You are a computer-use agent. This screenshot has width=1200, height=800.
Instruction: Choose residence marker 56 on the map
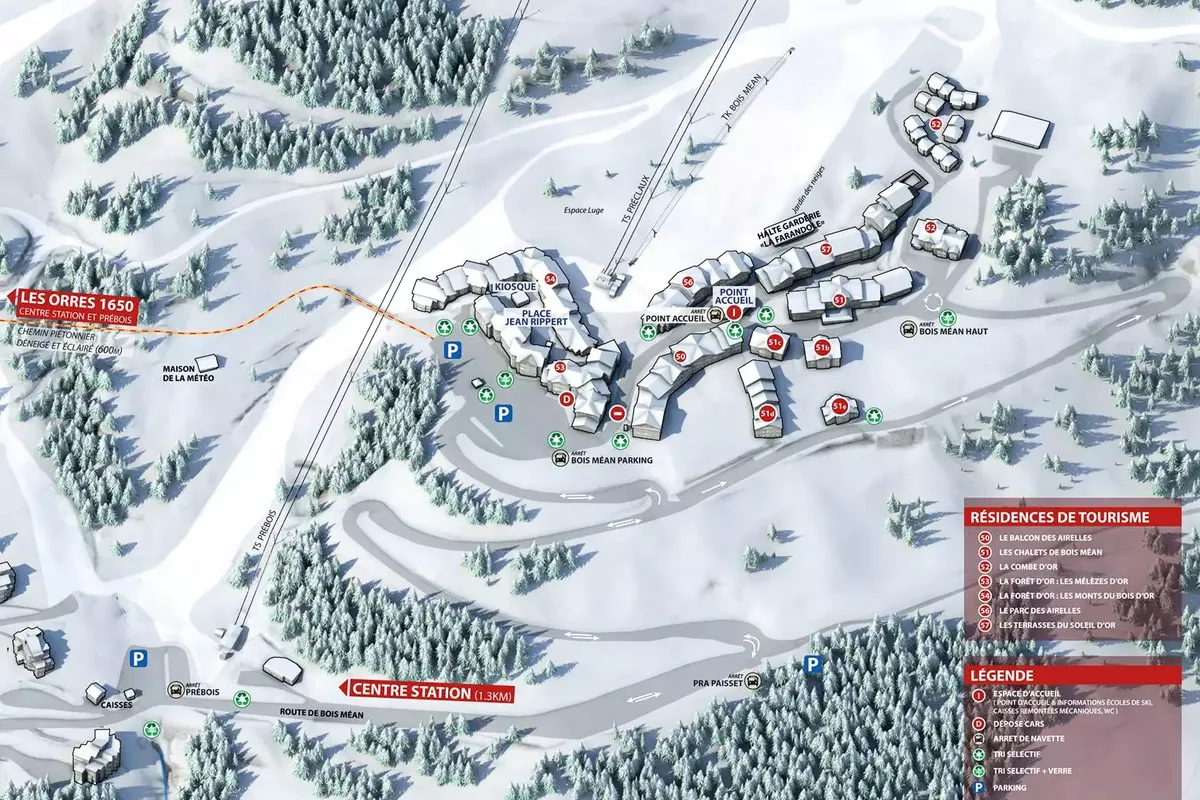[688, 282]
